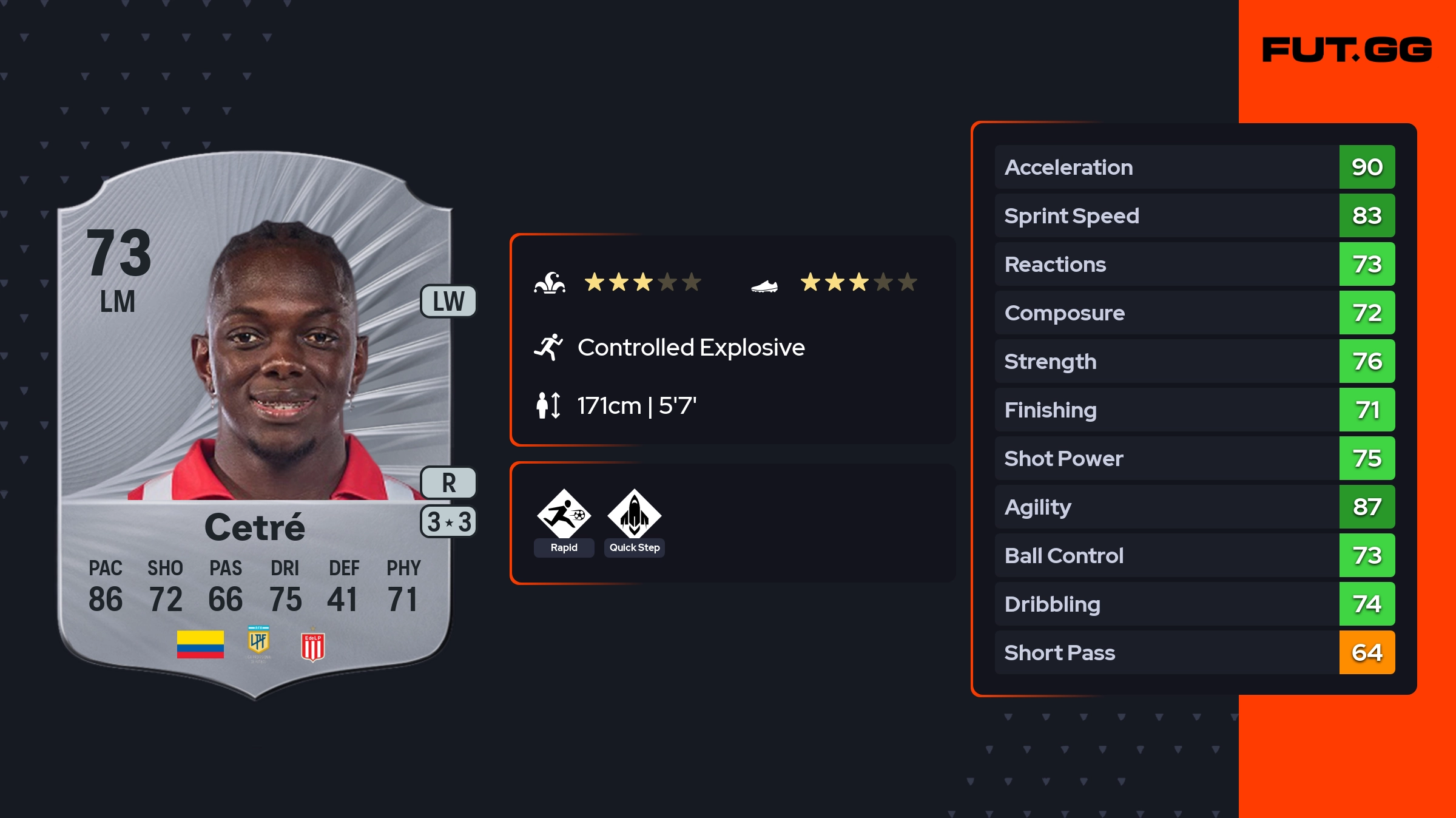This screenshot has height=818, width=1456.
Task: Select the Controlled Explosive running icon
Action: point(548,347)
